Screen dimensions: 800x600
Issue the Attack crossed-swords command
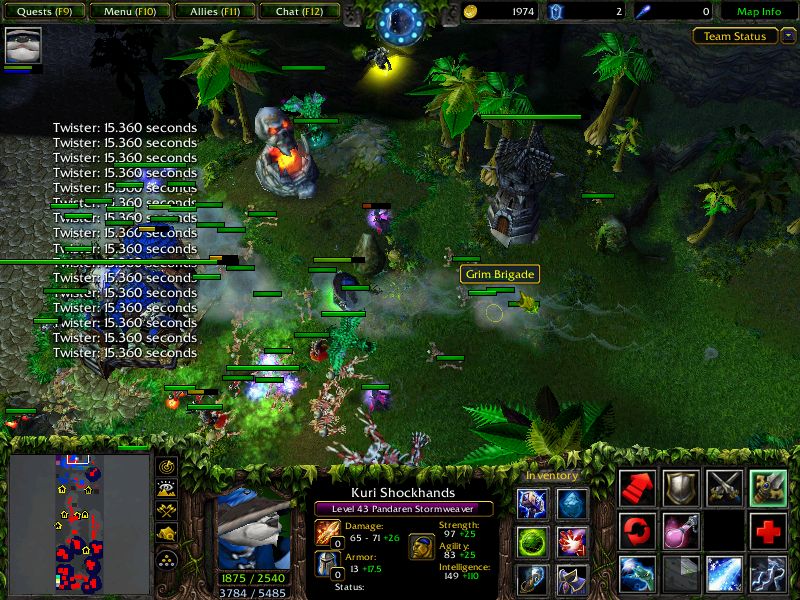(x=725, y=487)
